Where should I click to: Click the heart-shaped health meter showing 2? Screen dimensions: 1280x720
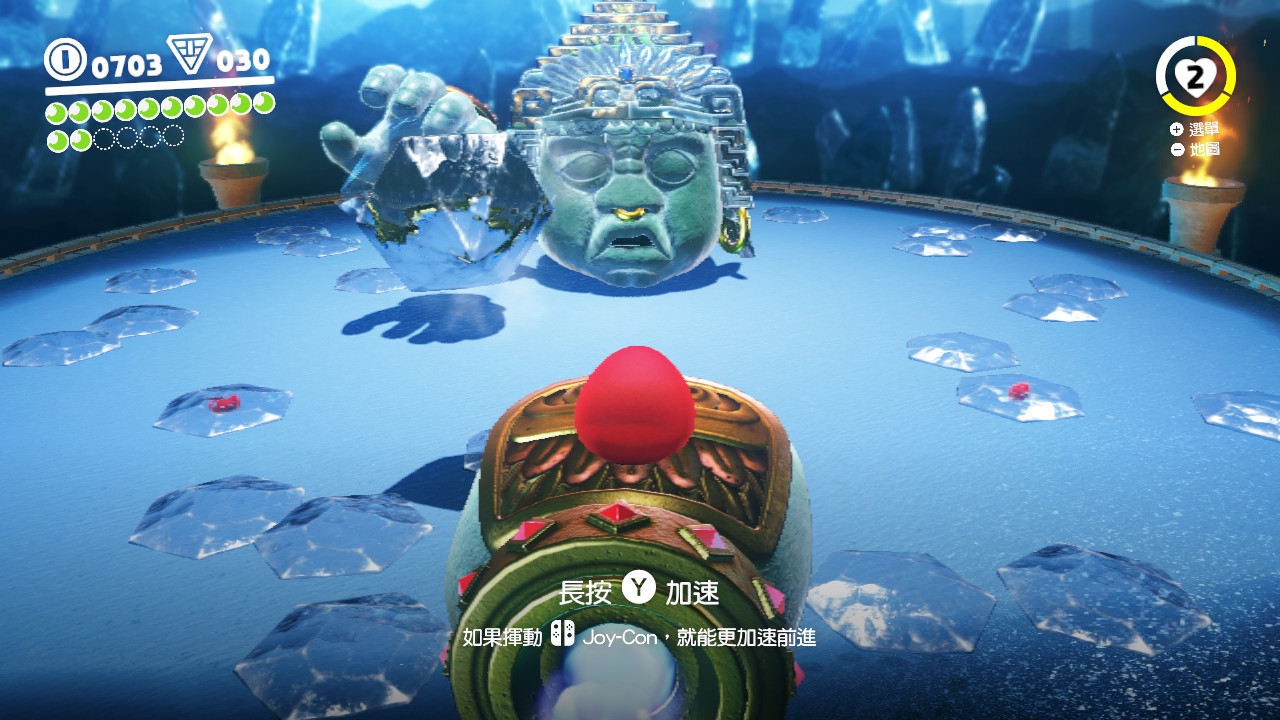[x=1195, y=76]
